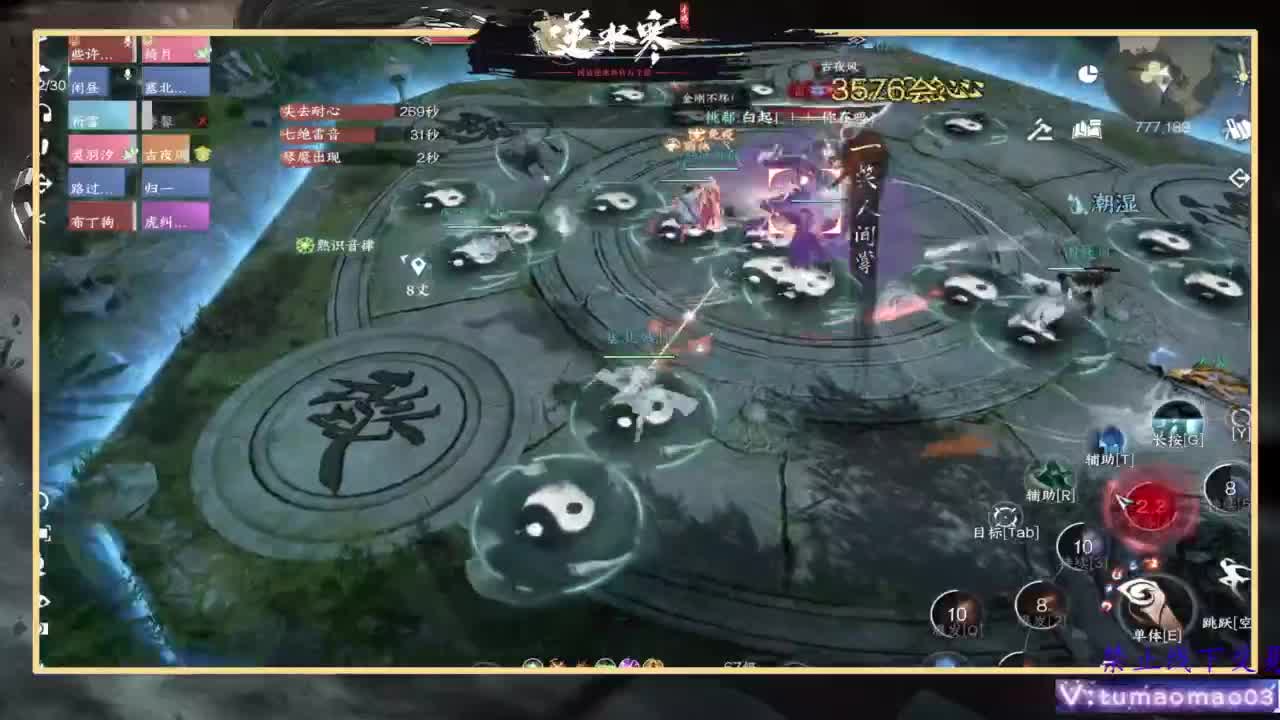Select teammate 古夜凤 in the party list

pyautogui.click(x=166, y=151)
